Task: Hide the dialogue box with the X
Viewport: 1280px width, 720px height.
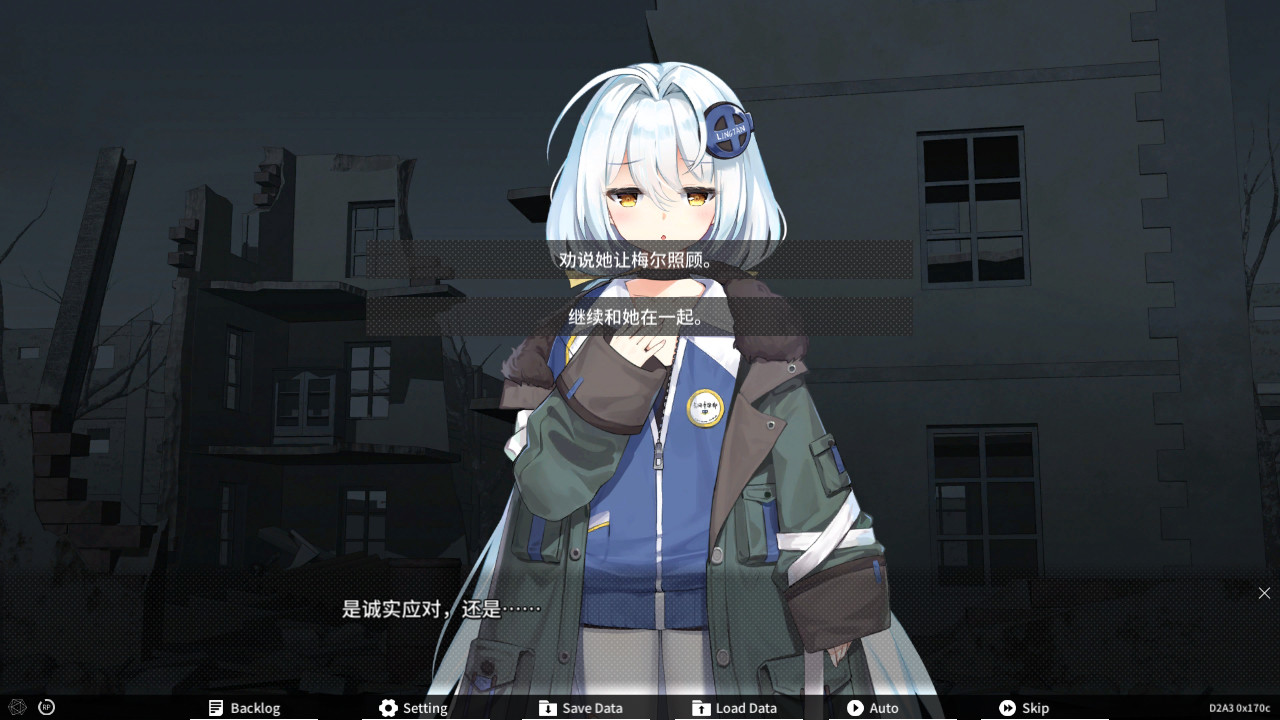Action: tap(1264, 593)
